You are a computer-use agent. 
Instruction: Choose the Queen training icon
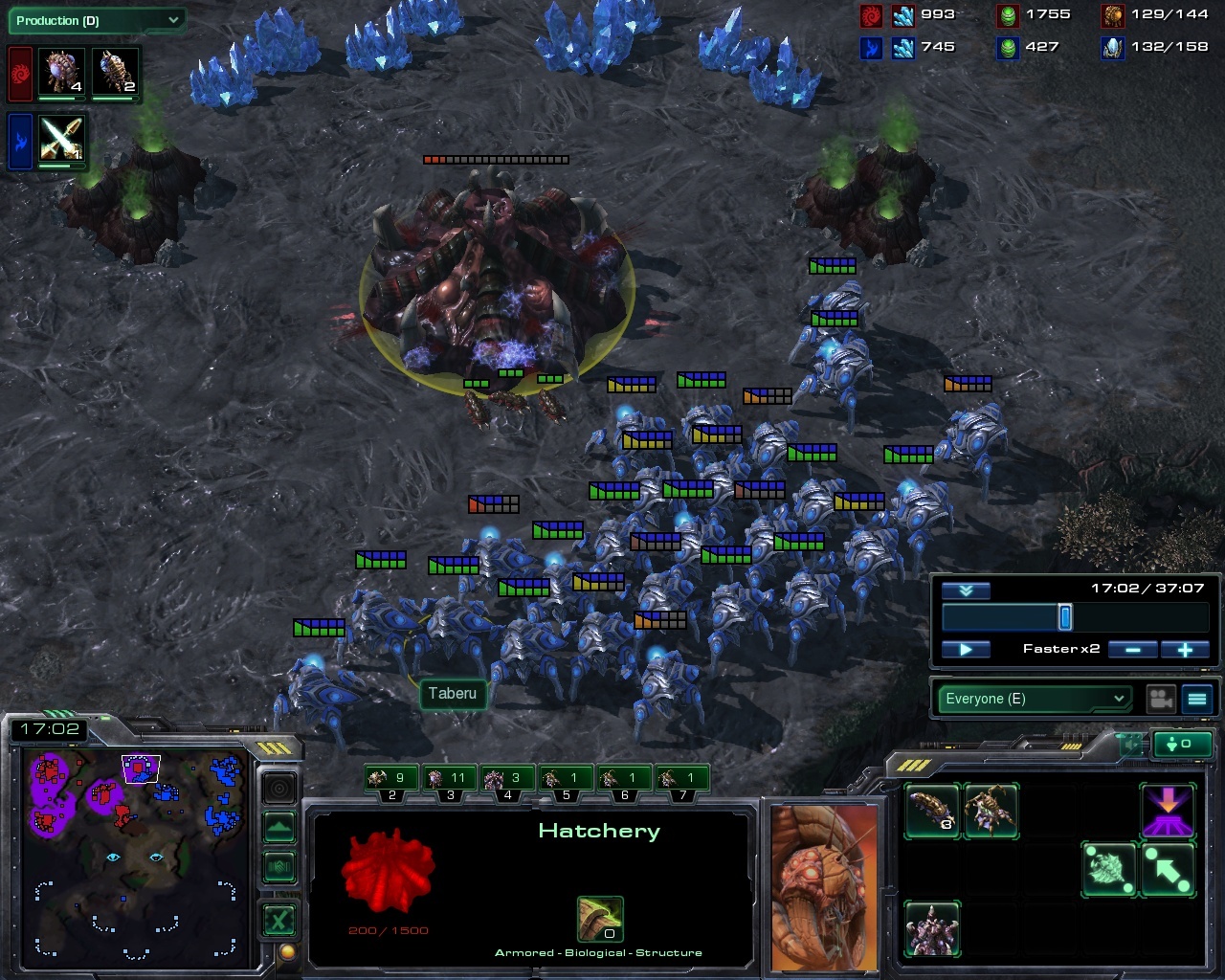coord(991,812)
